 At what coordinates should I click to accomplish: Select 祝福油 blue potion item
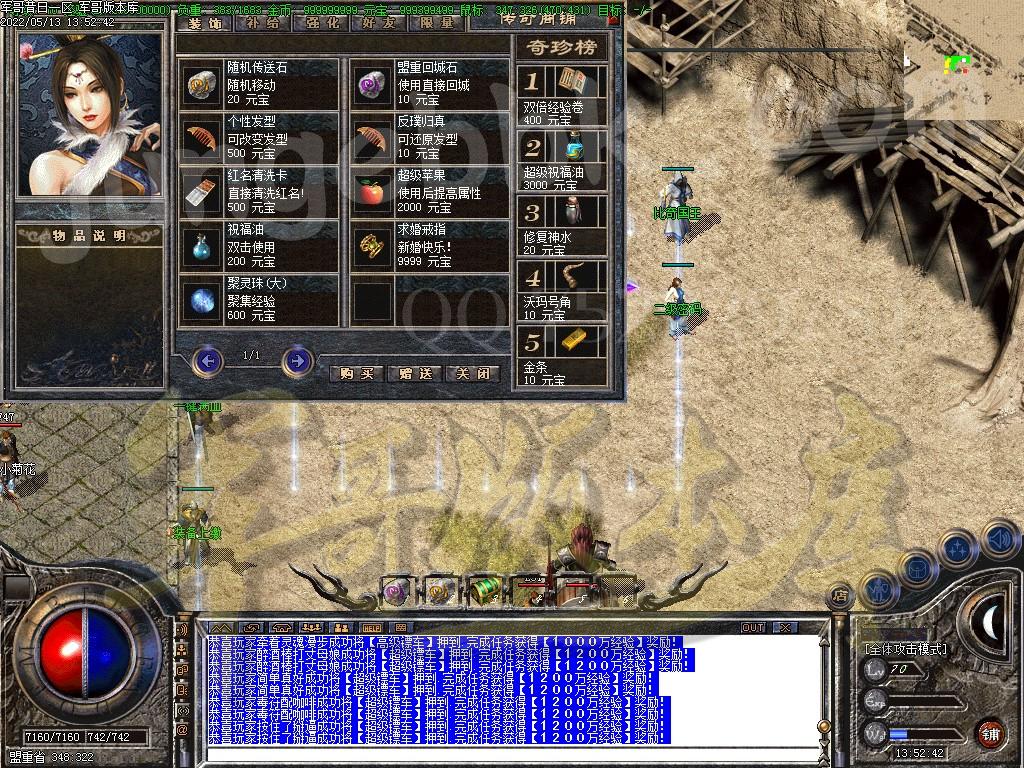click(x=202, y=246)
